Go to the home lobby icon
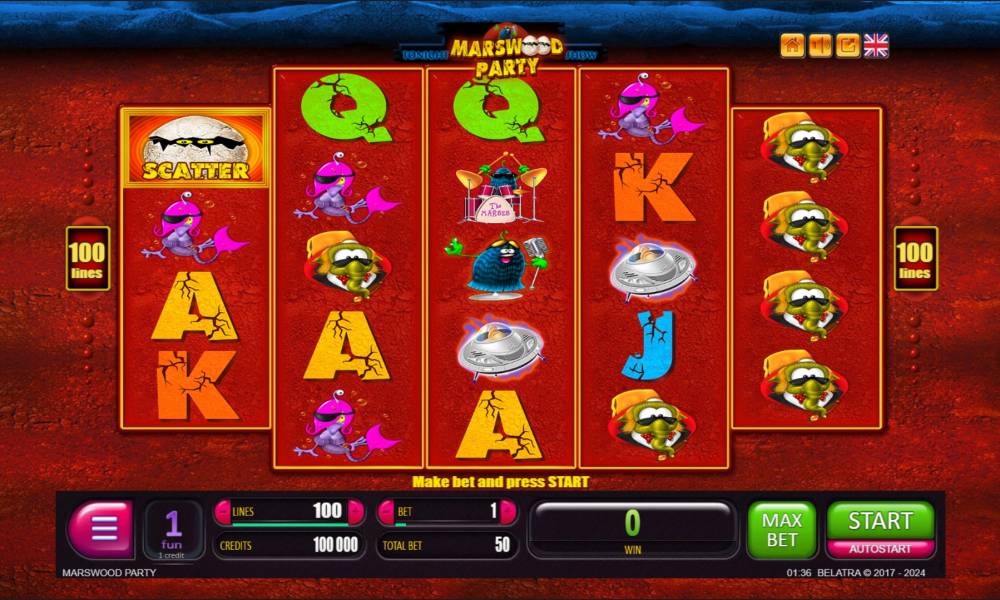The image size is (1000, 600). (x=792, y=45)
